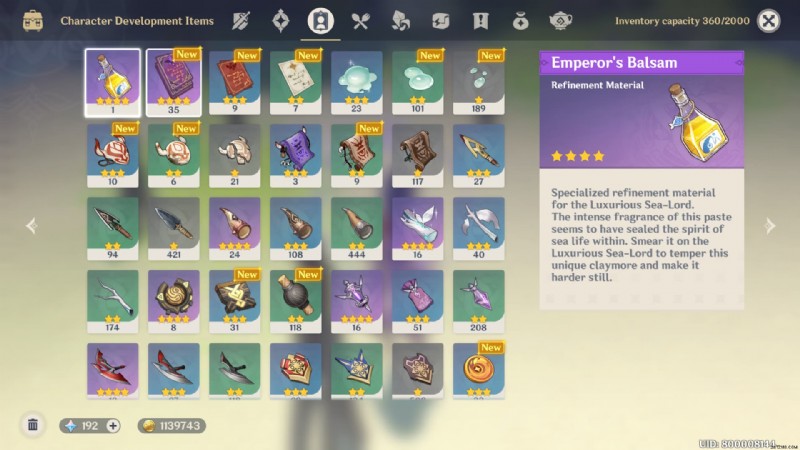Select the purple book stack of 35
800x450 pixels.
(x=173, y=81)
